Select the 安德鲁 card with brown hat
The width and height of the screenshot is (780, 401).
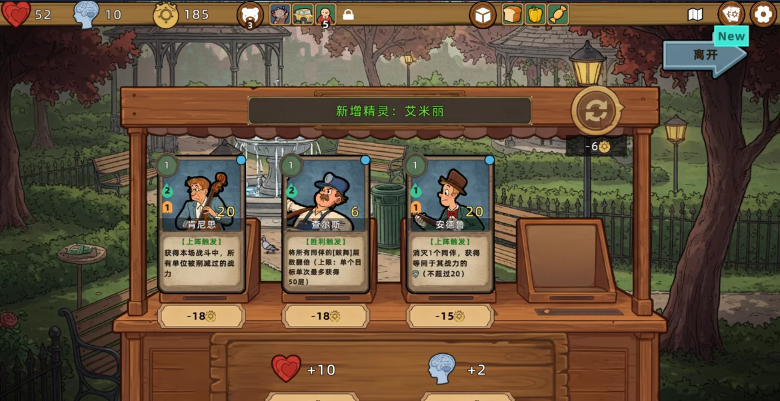[450, 223]
